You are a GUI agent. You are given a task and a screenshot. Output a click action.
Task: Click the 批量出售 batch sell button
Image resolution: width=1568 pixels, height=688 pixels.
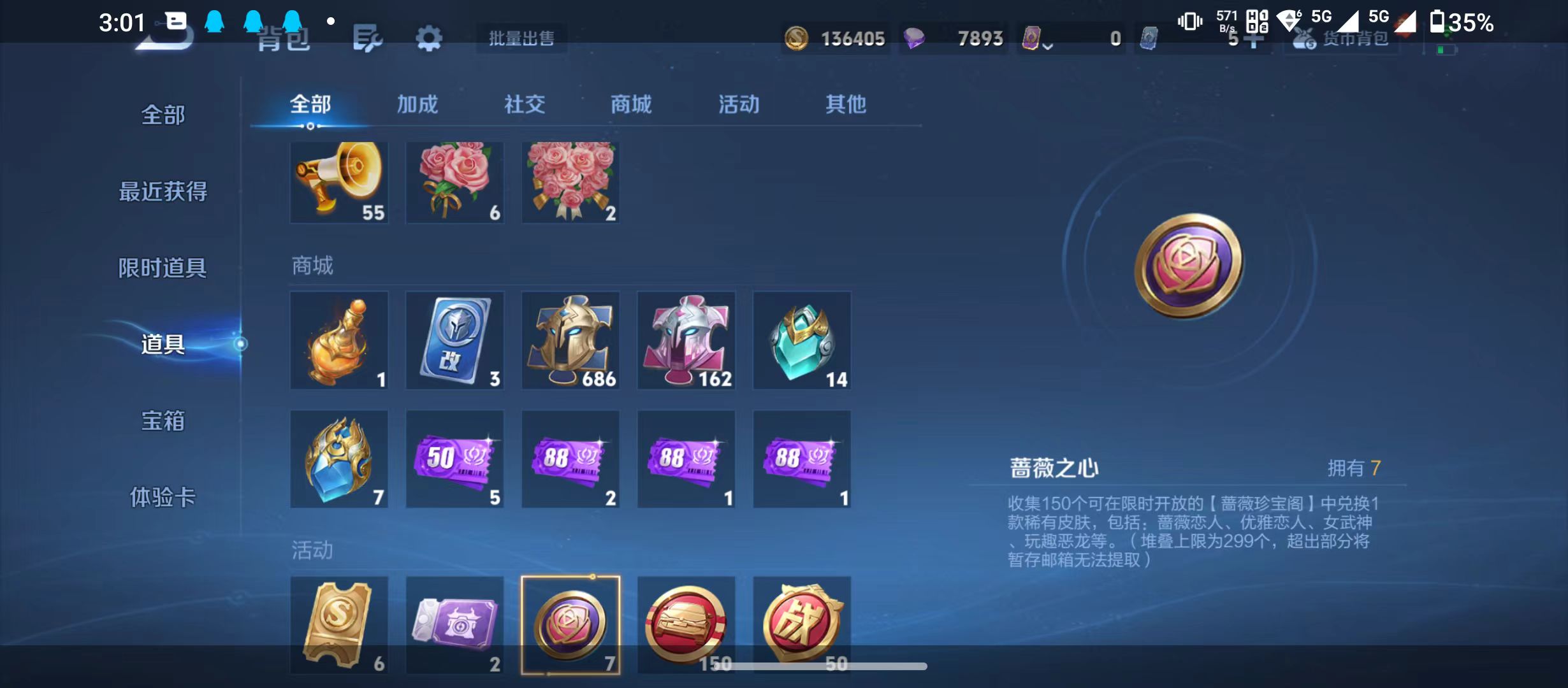521,38
